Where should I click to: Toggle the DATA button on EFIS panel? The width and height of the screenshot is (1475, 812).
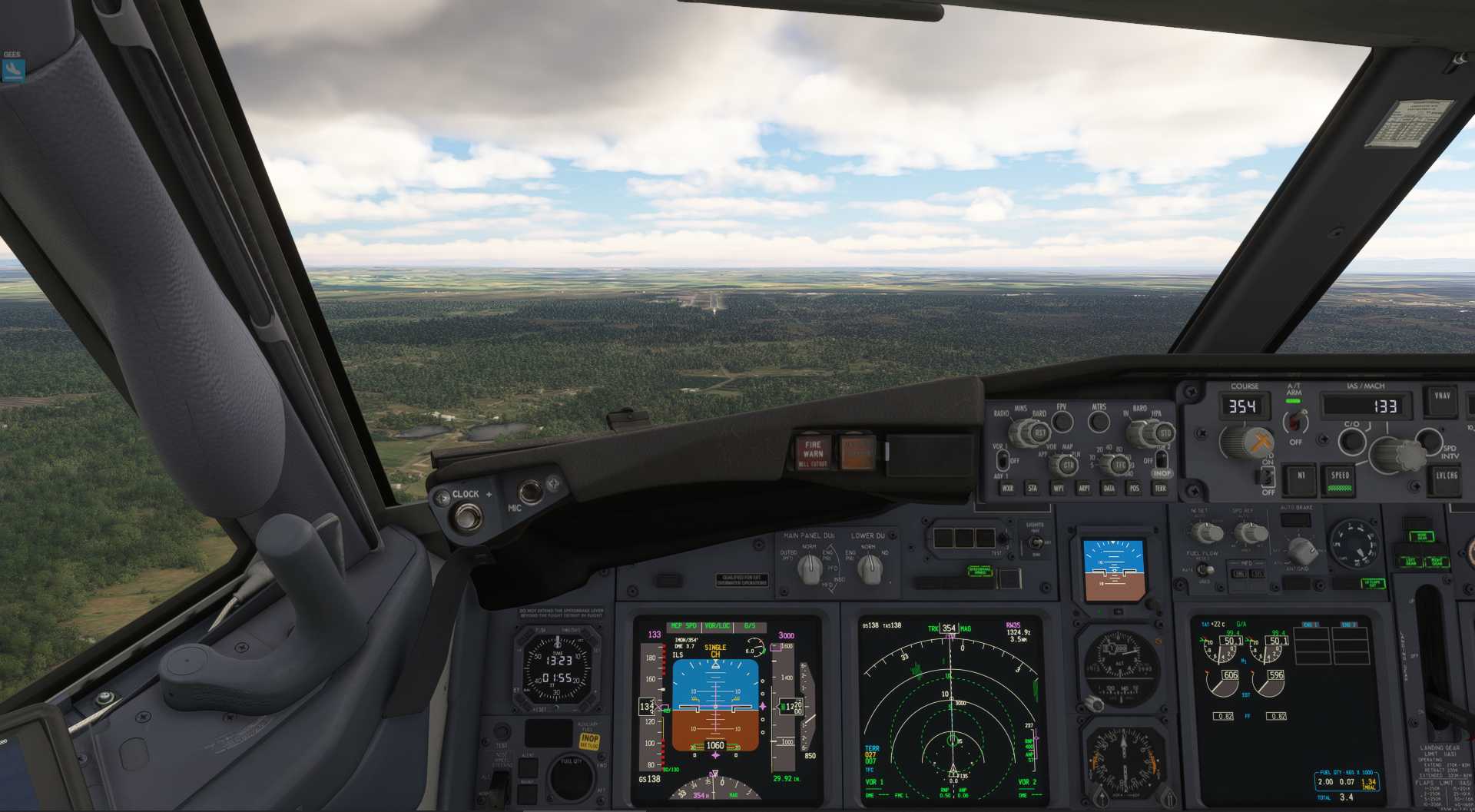[x=1109, y=488]
